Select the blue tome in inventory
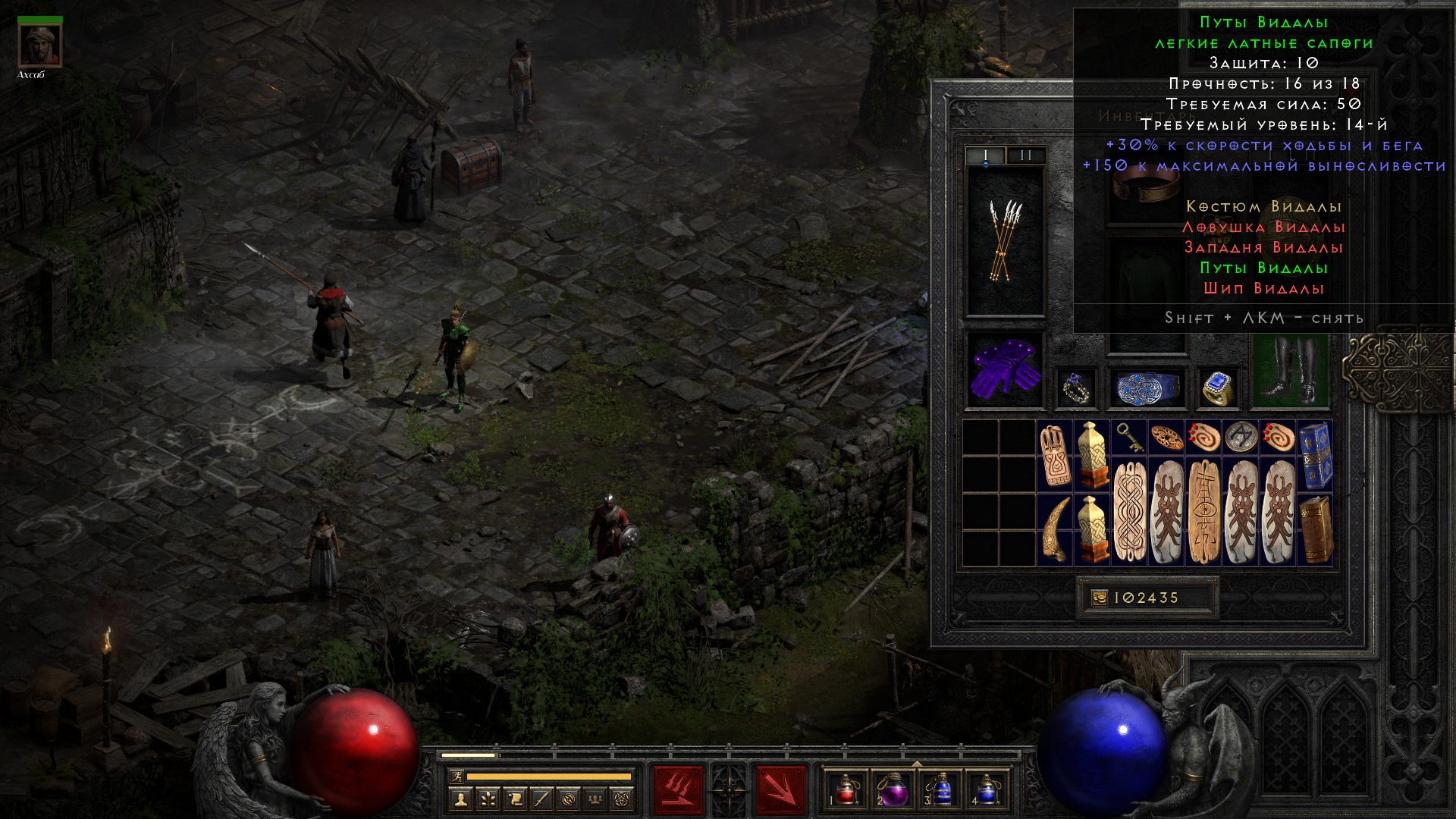 coord(1315,455)
